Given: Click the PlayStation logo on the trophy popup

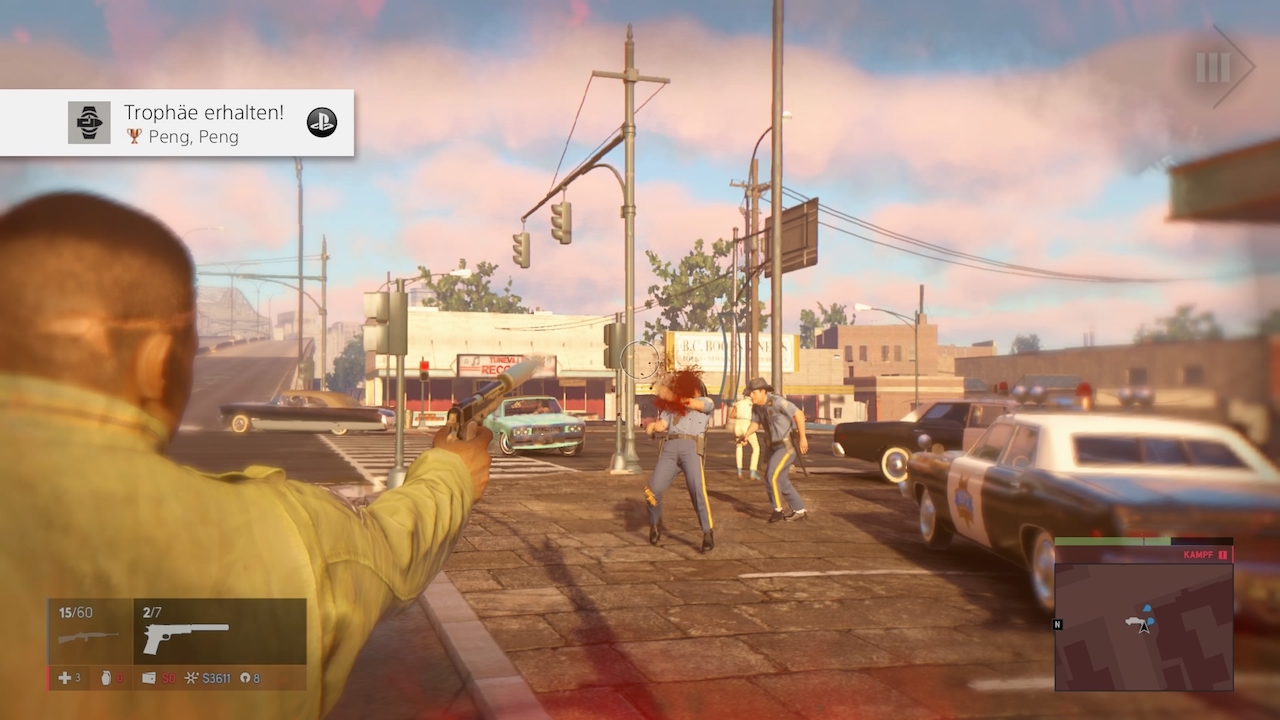Looking at the screenshot, I should (321, 122).
